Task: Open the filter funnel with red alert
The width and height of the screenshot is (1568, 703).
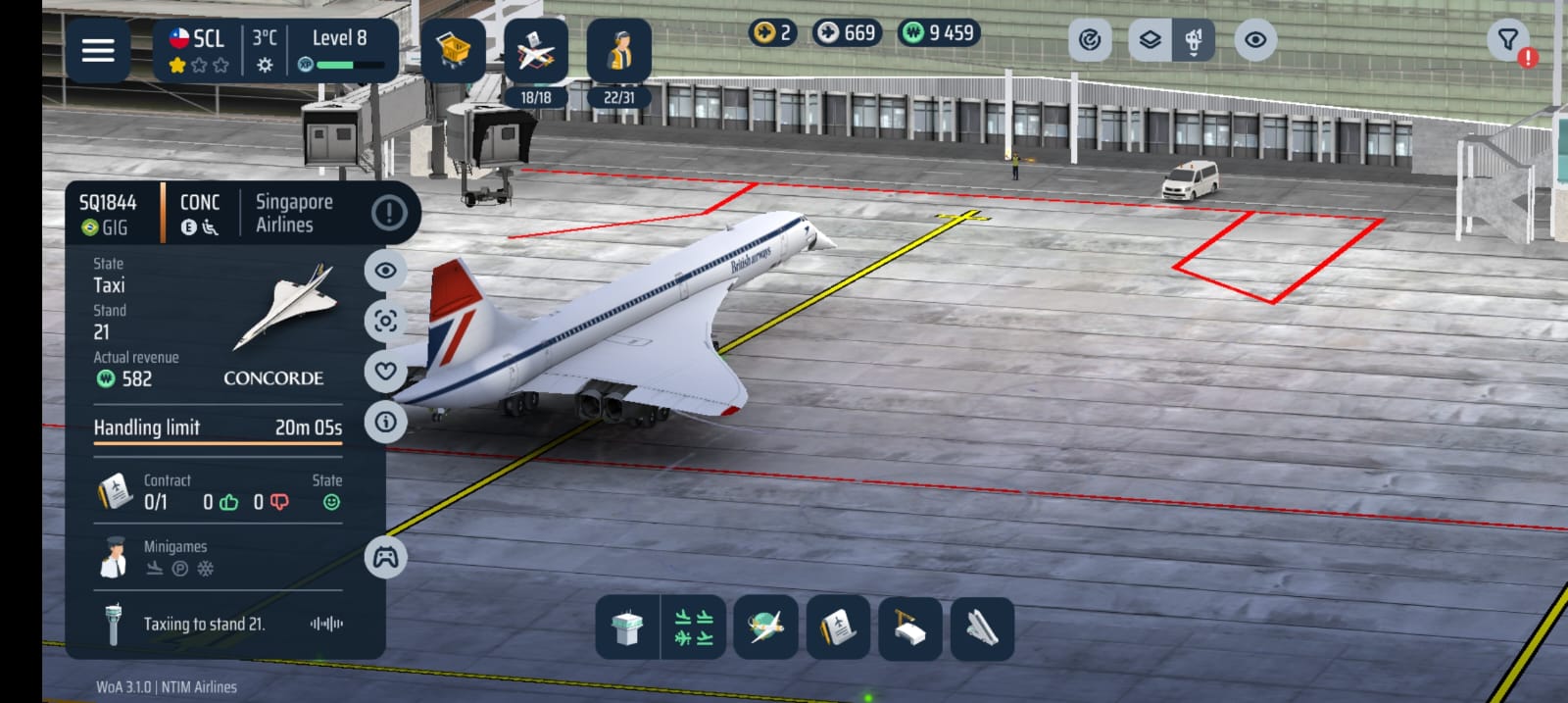Action: click(x=1509, y=41)
